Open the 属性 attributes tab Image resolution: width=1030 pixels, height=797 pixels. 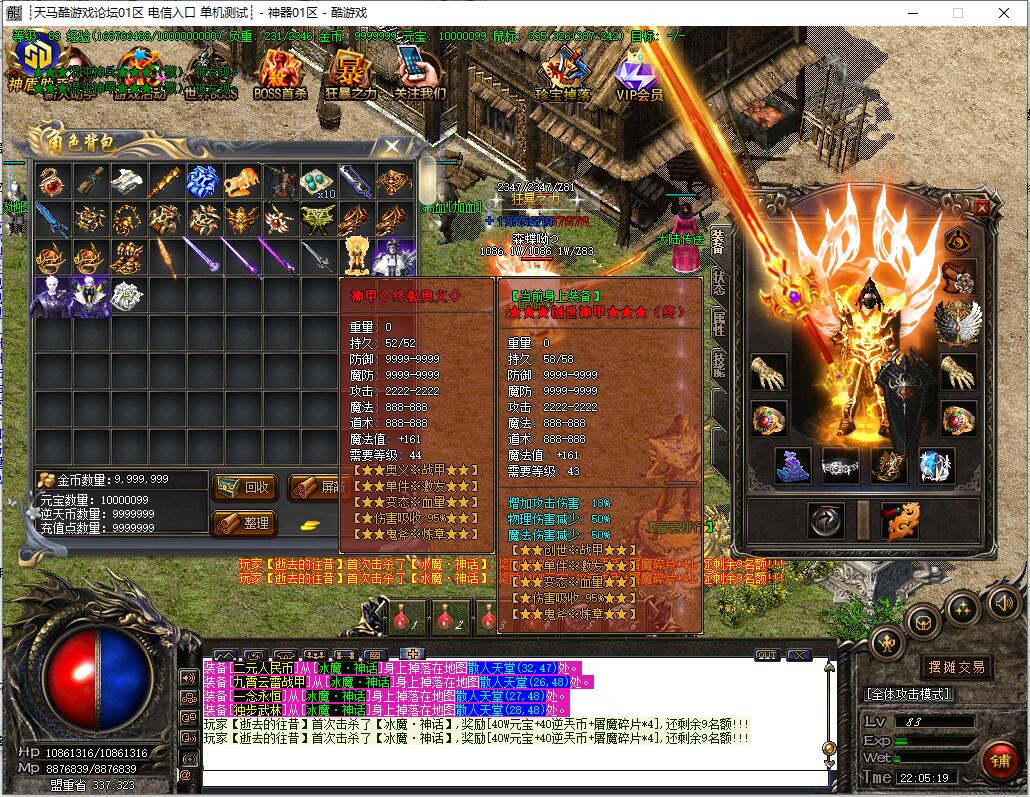coord(719,323)
